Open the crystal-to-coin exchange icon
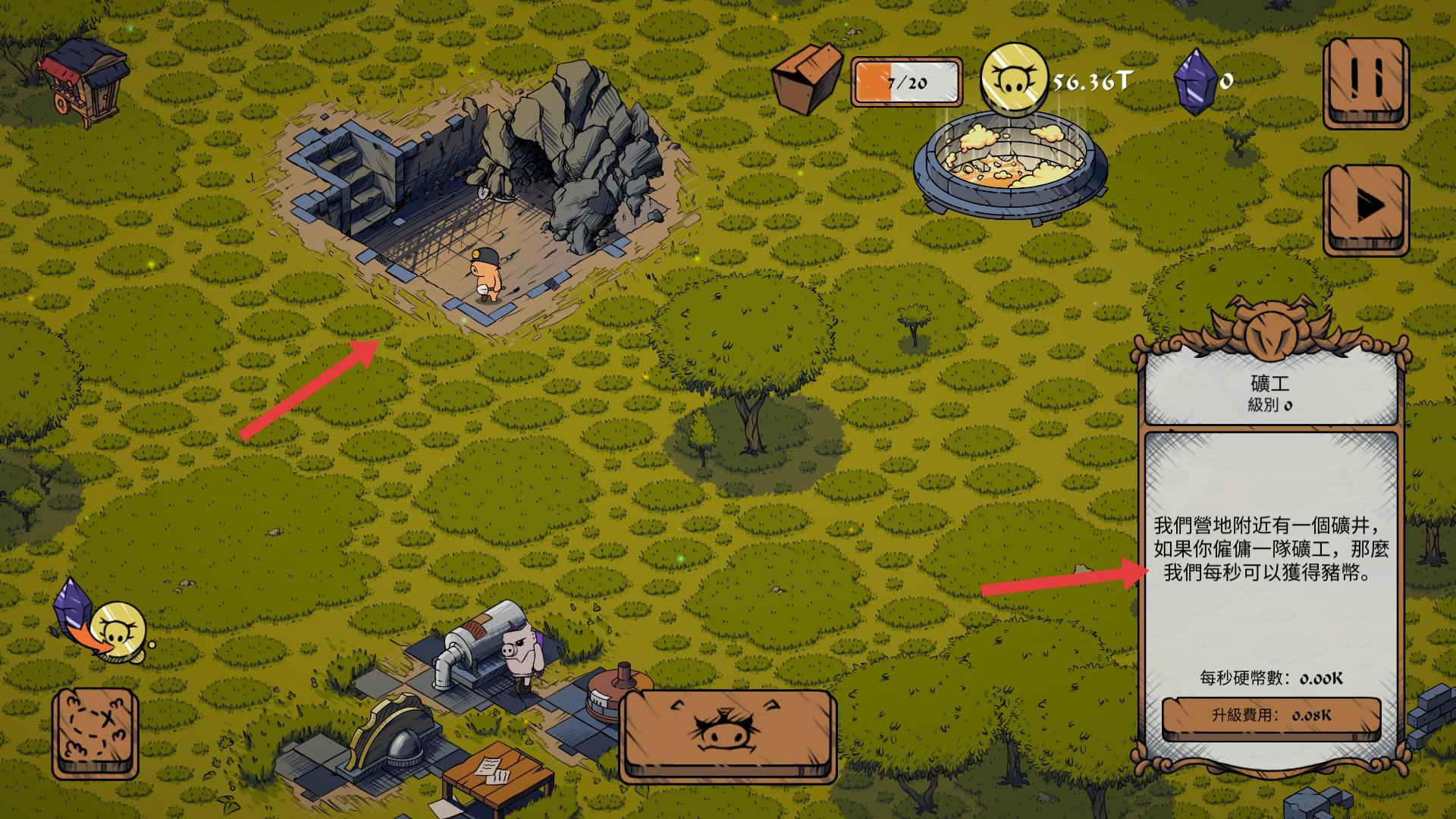The height and width of the screenshot is (819, 1456). tap(100, 622)
